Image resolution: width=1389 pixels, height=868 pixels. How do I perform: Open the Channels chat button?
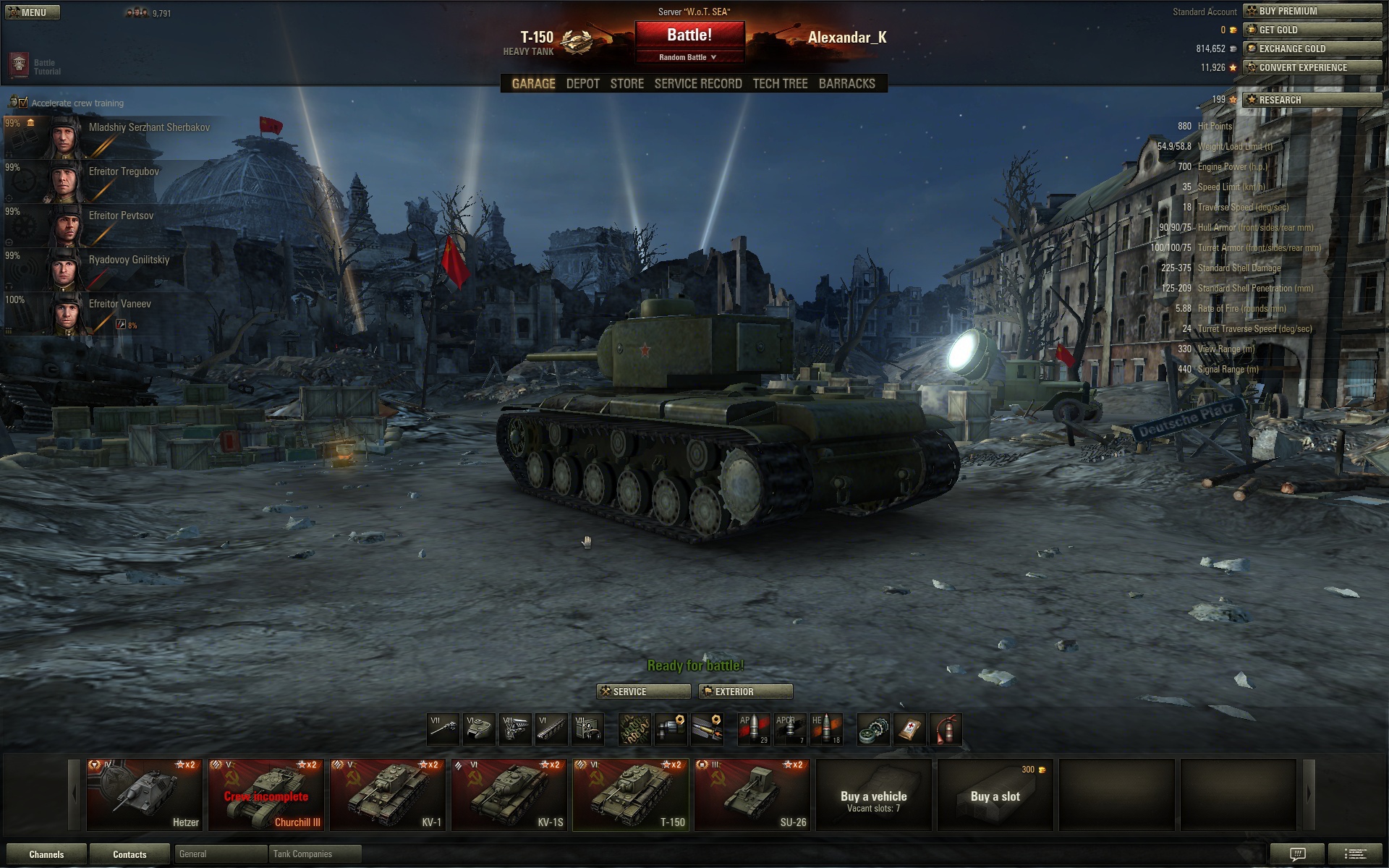click(x=46, y=854)
